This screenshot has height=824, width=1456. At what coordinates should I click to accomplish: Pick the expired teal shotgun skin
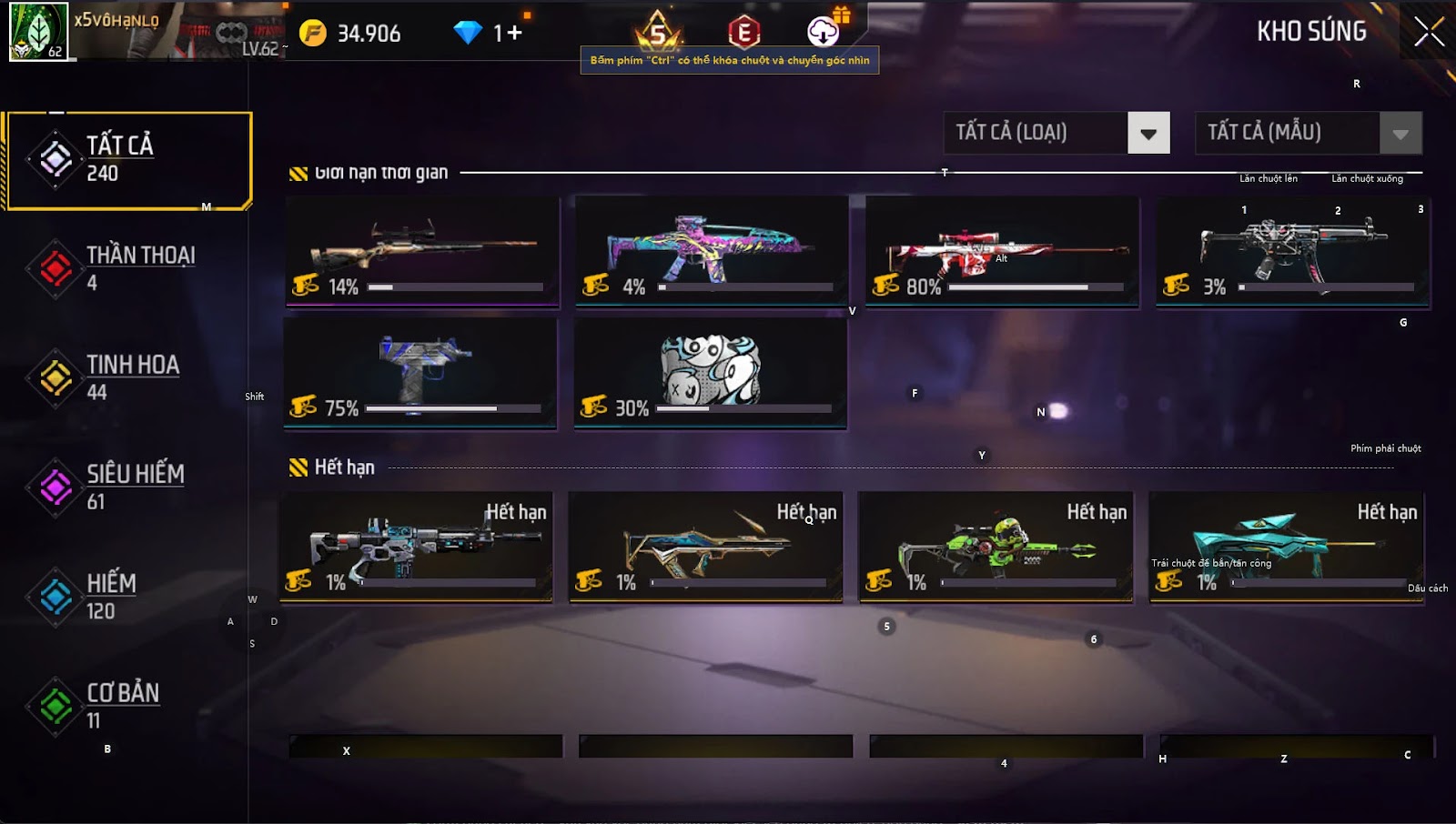(1286, 547)
